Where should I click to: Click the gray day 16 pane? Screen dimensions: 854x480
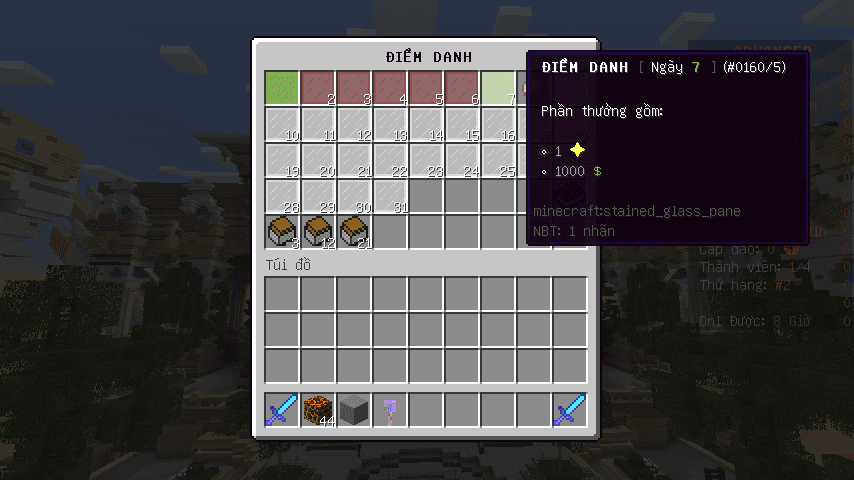[x=498, y=124]
